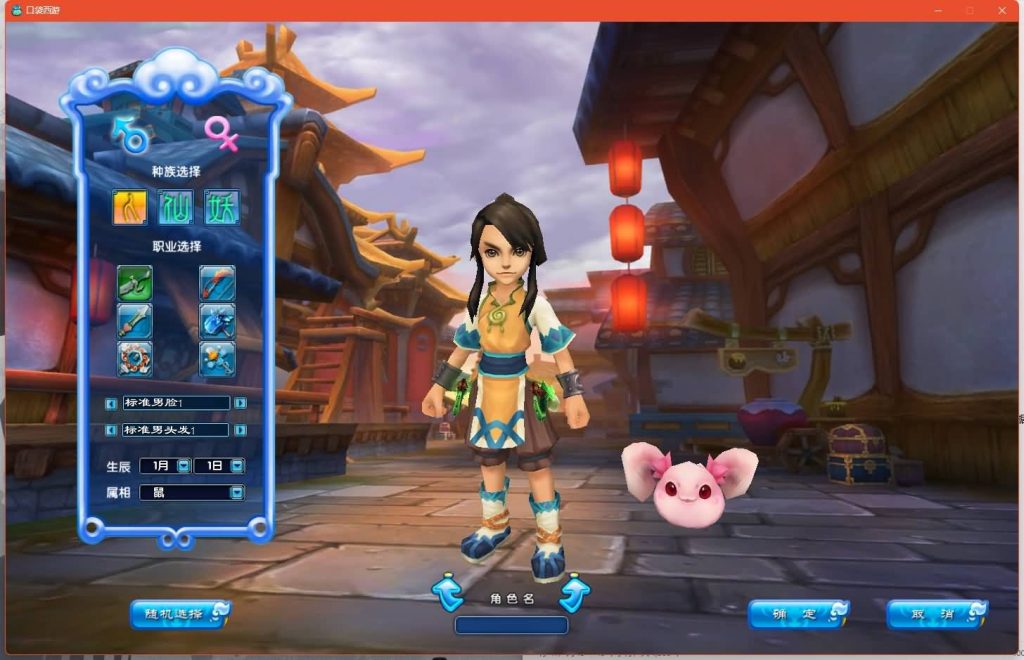Choose the 人 (Human) race
Image resolution: width=1024 pixels, height=660 pixels.
pos(130,207)
